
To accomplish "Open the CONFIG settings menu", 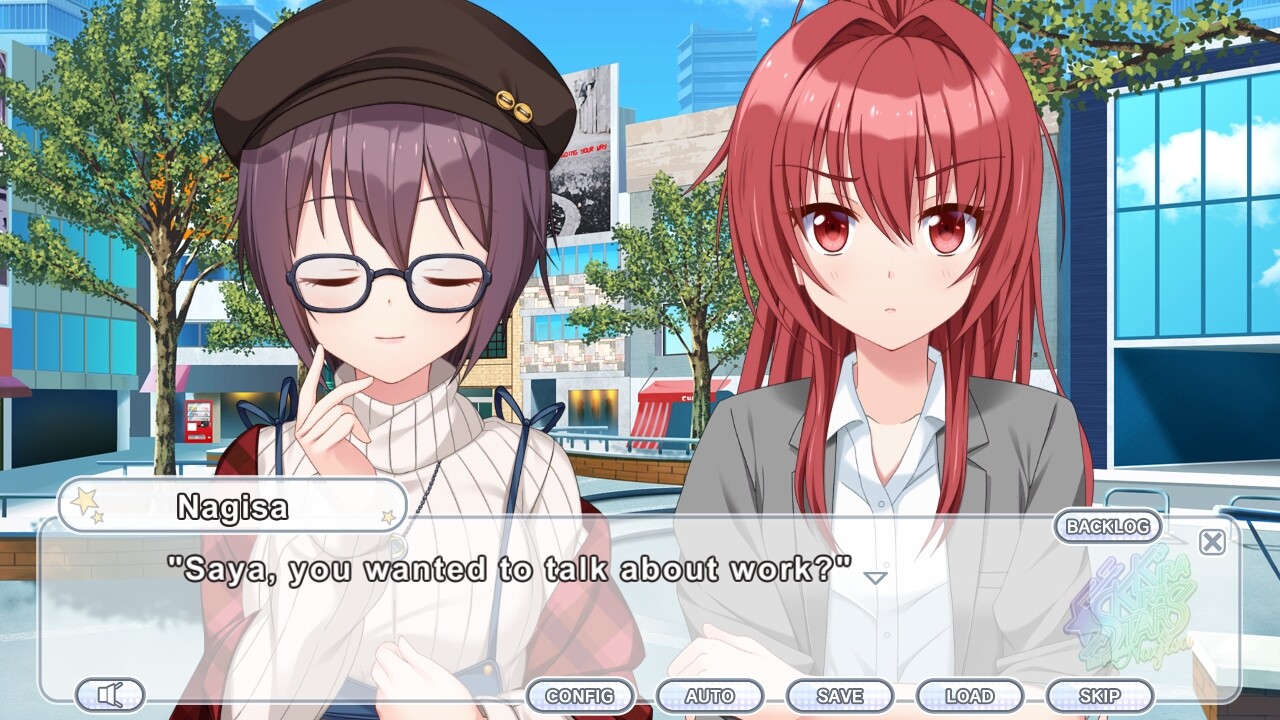I will (581, 695).
